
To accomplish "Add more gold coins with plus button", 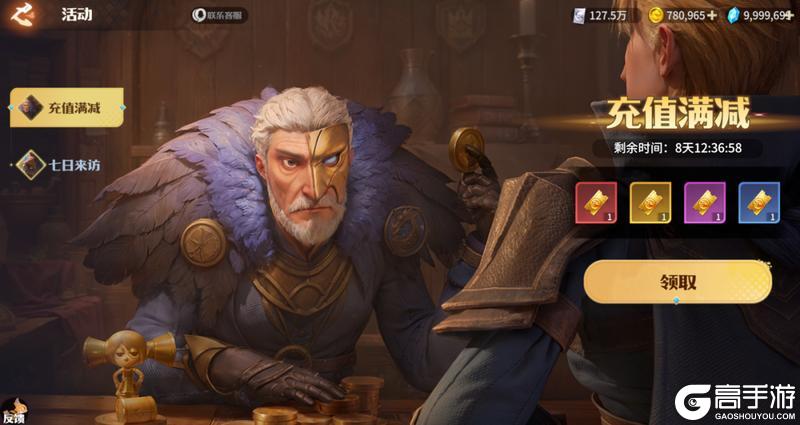I will [712, 15].
